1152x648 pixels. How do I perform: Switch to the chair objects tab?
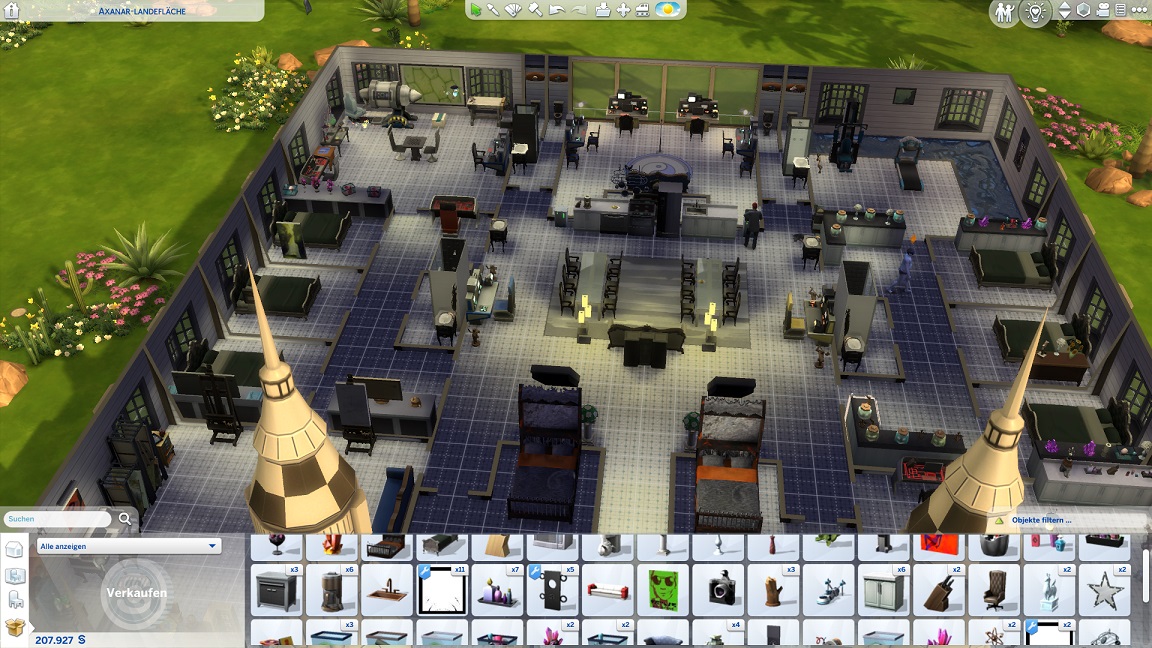point(14,600)
